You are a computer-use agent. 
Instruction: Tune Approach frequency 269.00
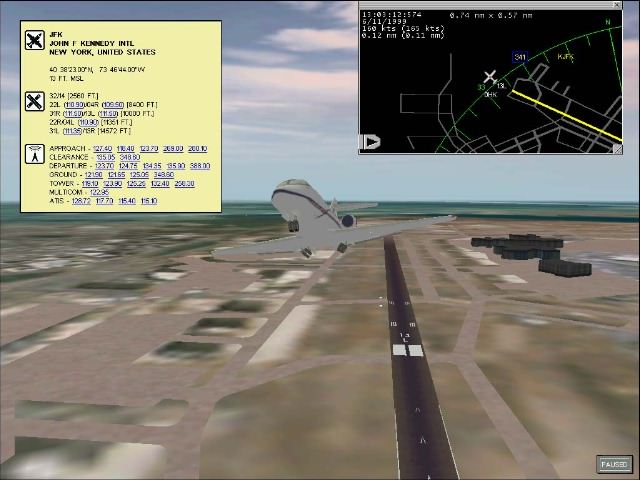173,148
